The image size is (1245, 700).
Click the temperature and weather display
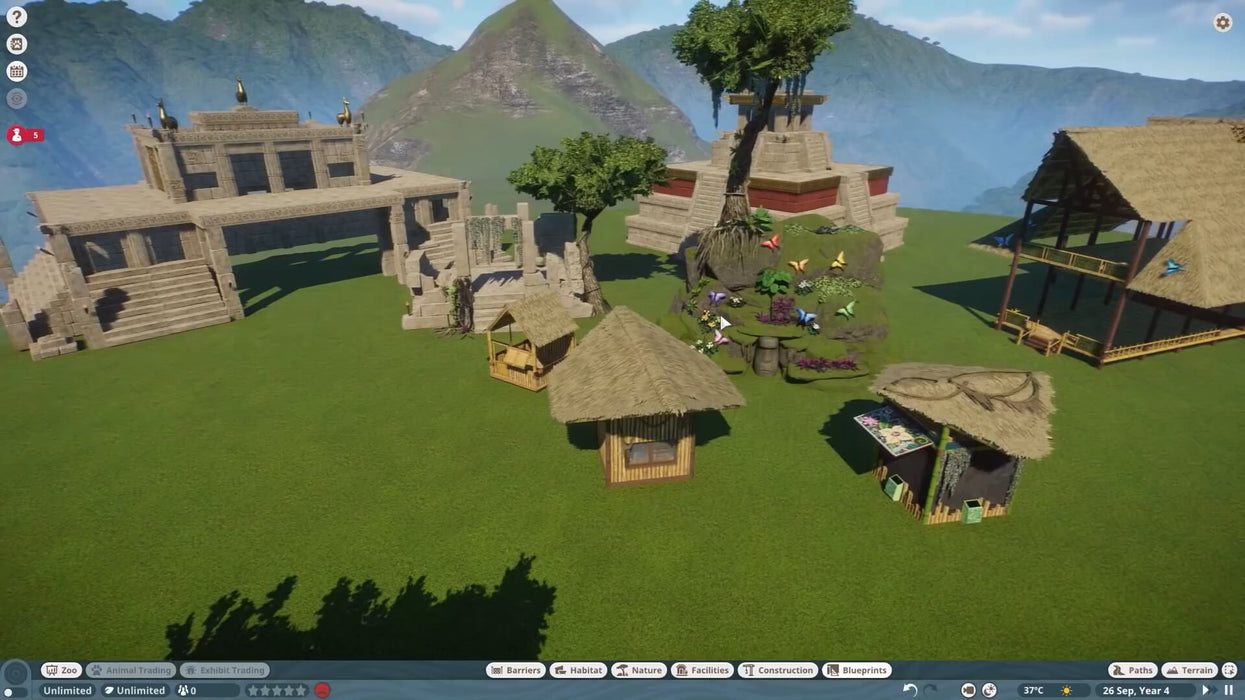click(1047, 690)
